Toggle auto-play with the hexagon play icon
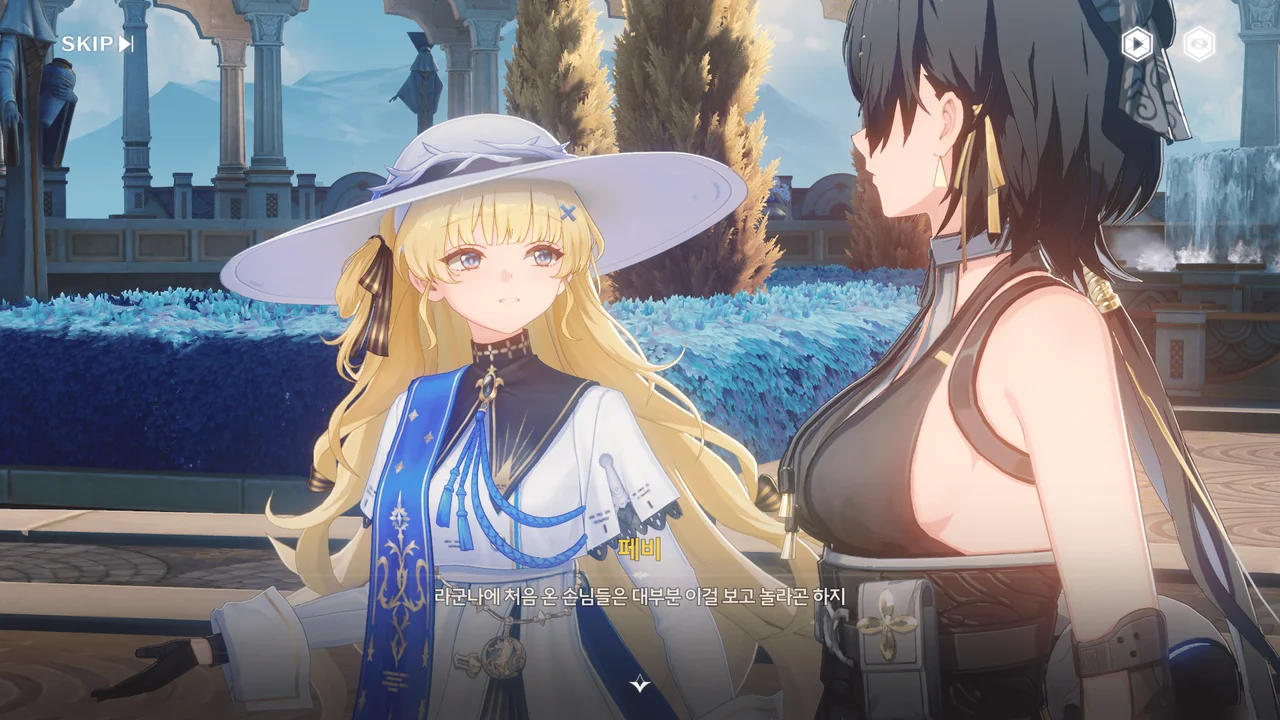Viewport: 1280px width, 720px height. (1136, 44)
